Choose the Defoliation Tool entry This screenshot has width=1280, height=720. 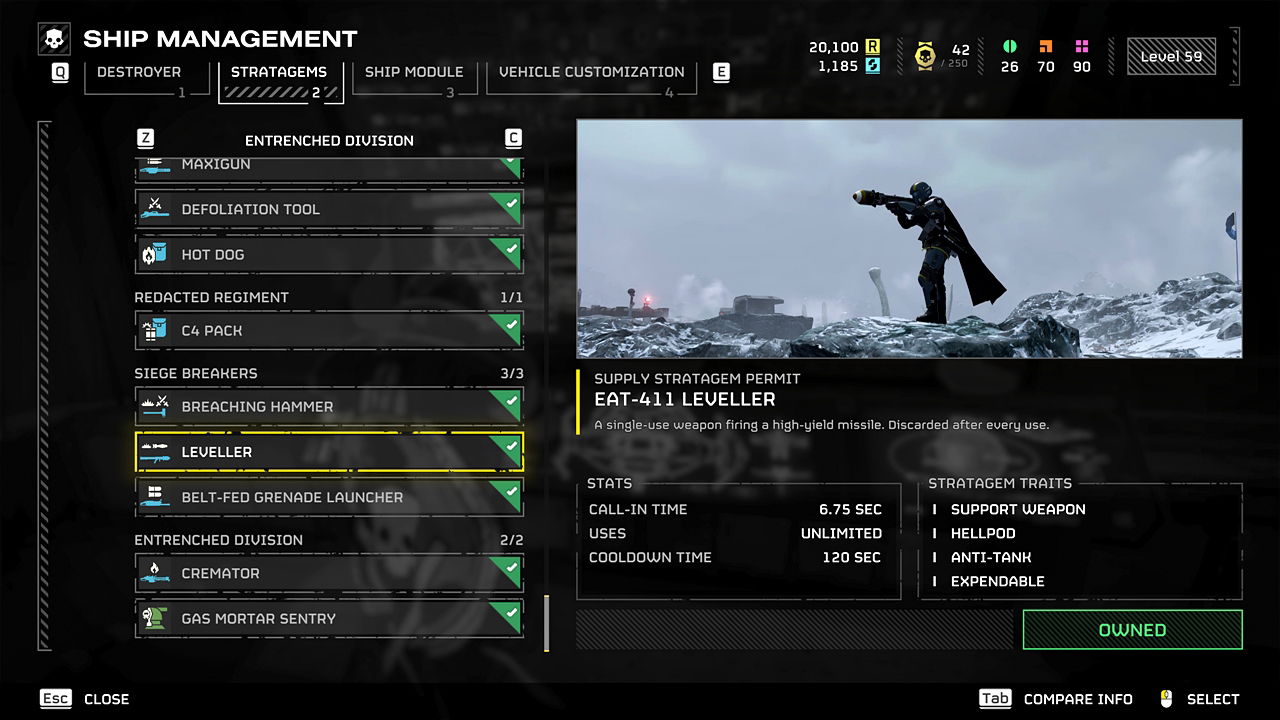329,209
